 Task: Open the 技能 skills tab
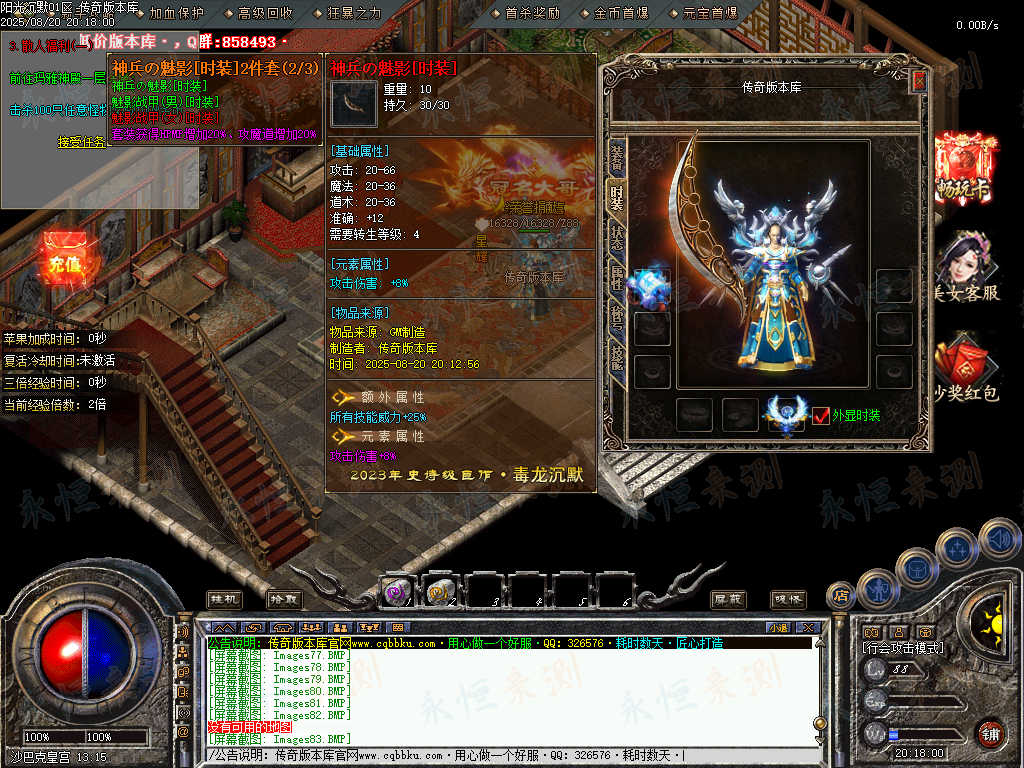coord(616,358)
